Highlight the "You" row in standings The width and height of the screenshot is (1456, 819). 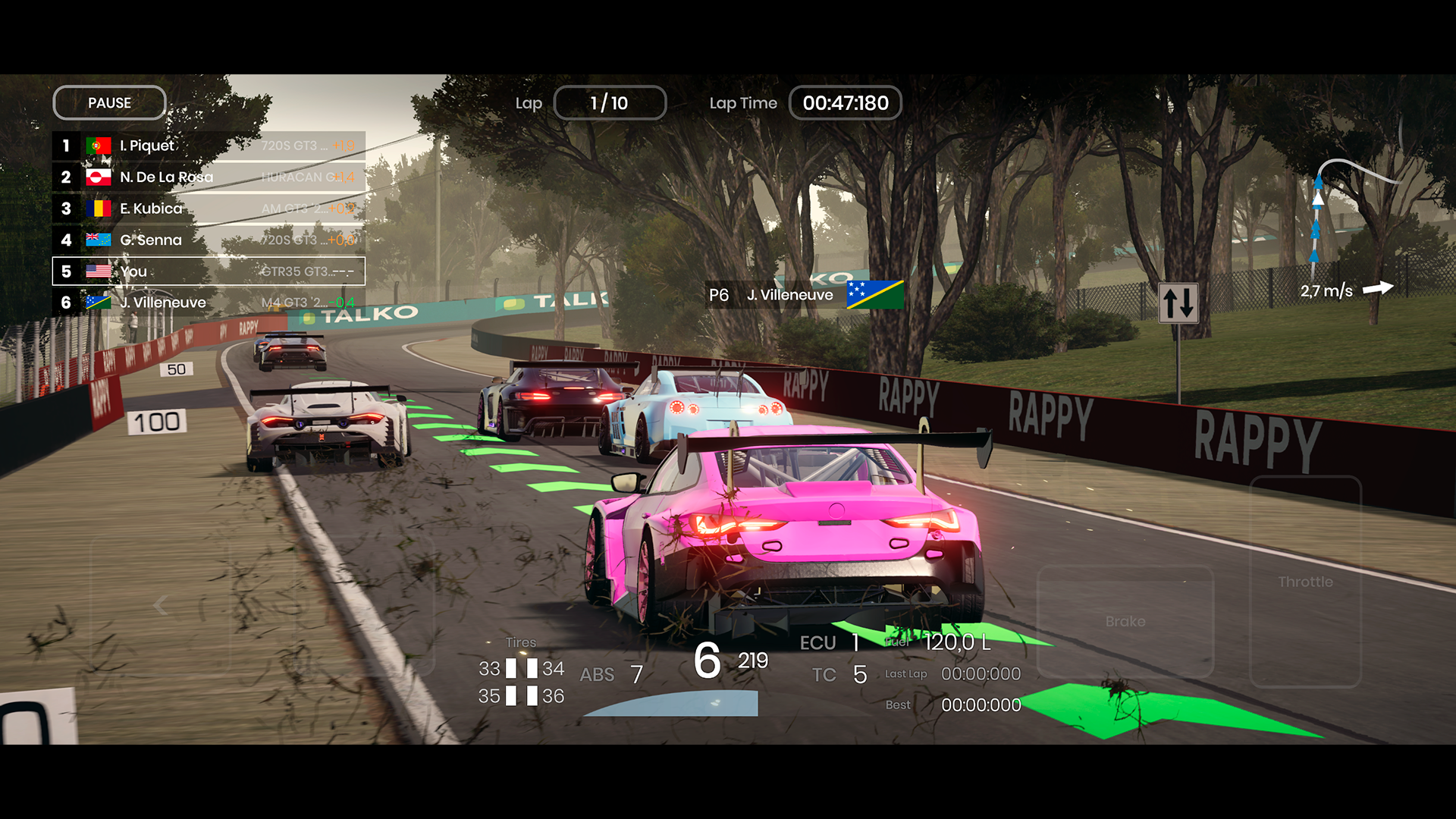(209, 271)
